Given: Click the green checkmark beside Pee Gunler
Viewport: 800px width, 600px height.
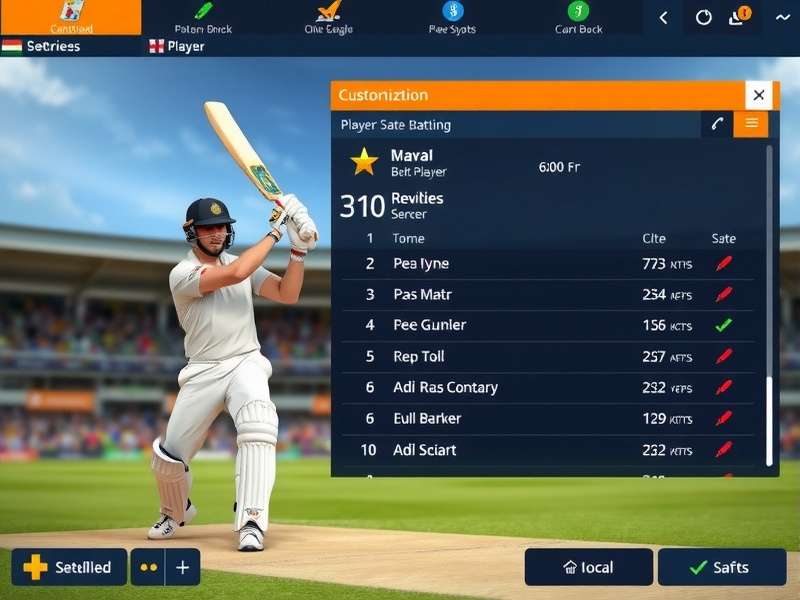Looking at the screenshot, I should click(x=724, y=325).
